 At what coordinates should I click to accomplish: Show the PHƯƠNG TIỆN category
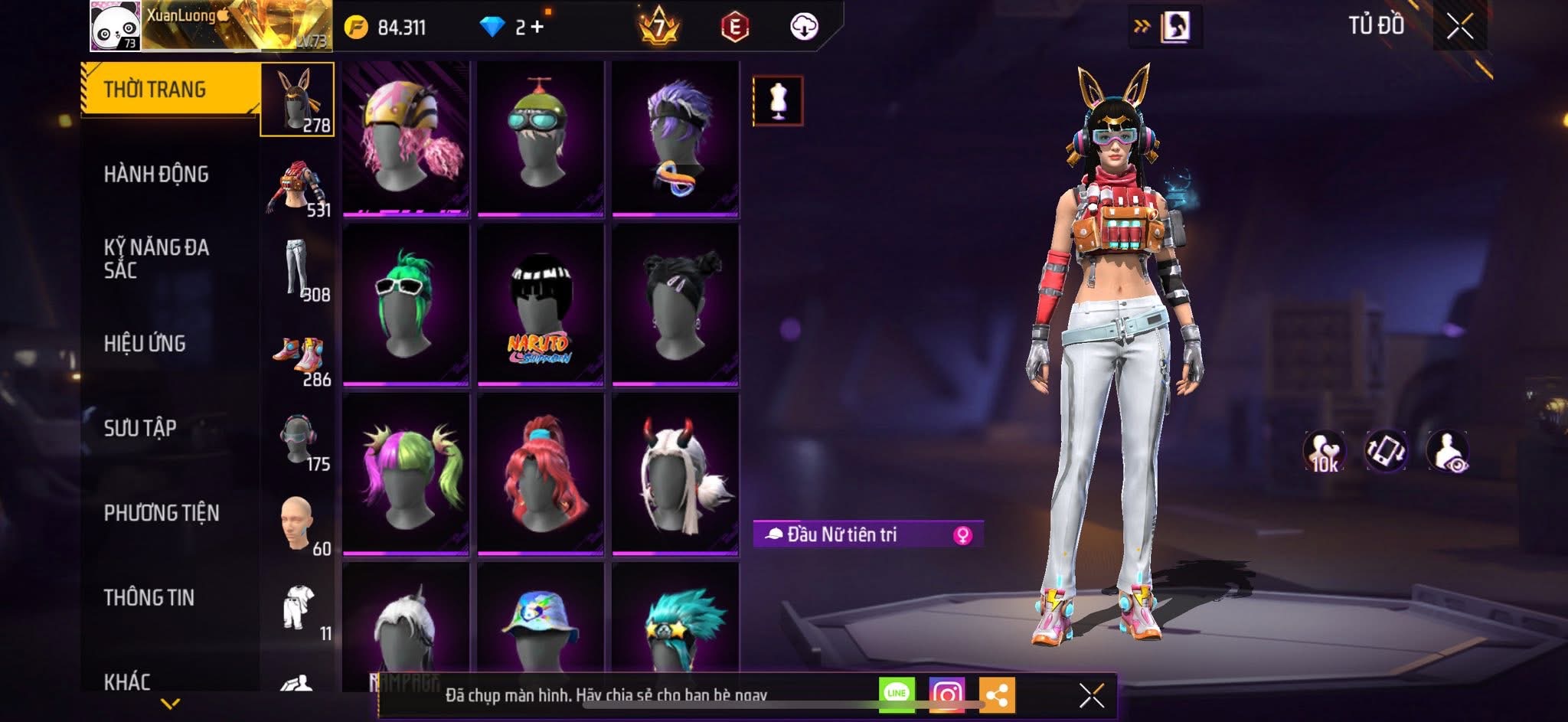[x=162, y=513]
